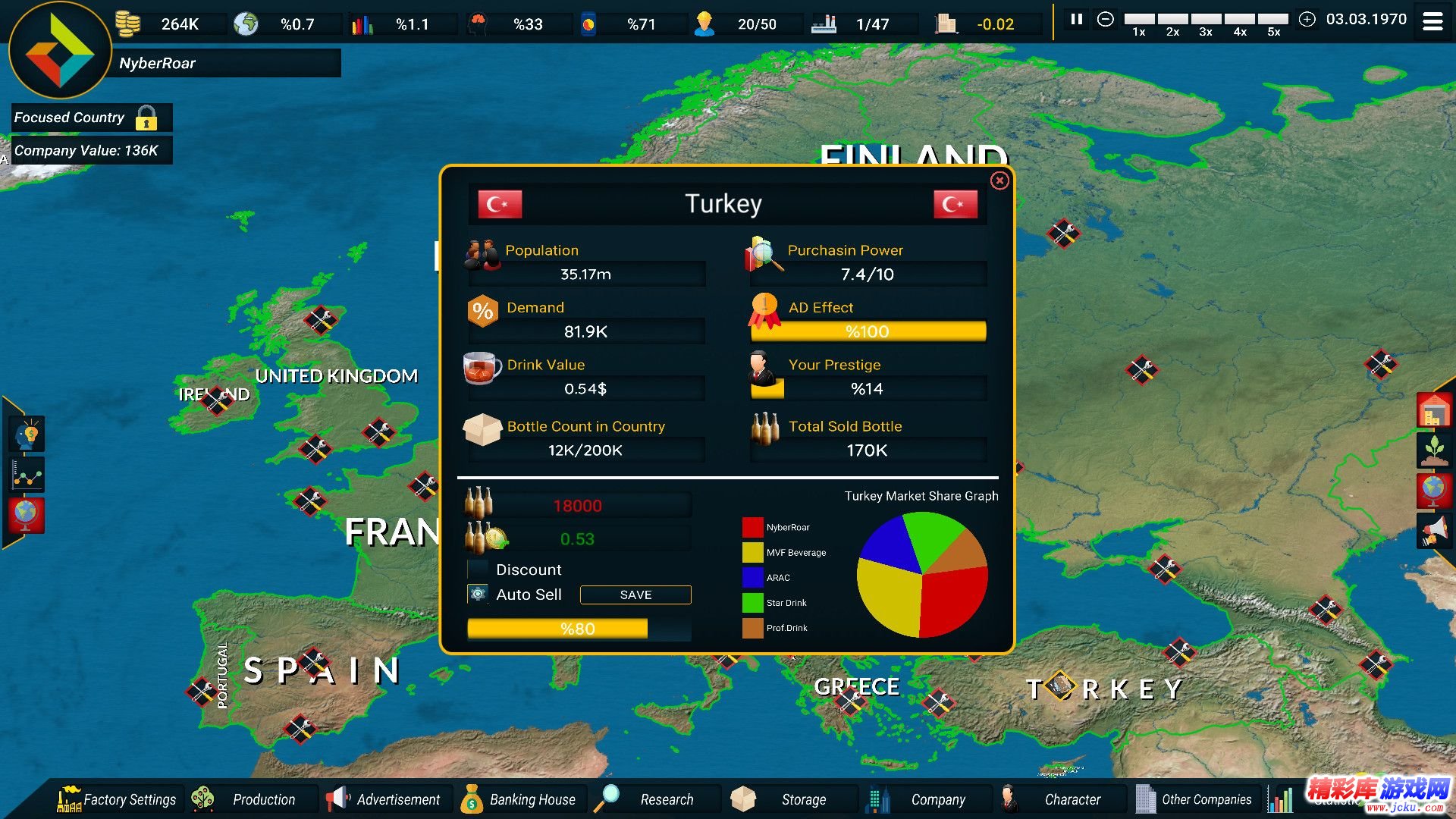
Task: Decrease game speed with minus button
Action: click(1106, 20)
